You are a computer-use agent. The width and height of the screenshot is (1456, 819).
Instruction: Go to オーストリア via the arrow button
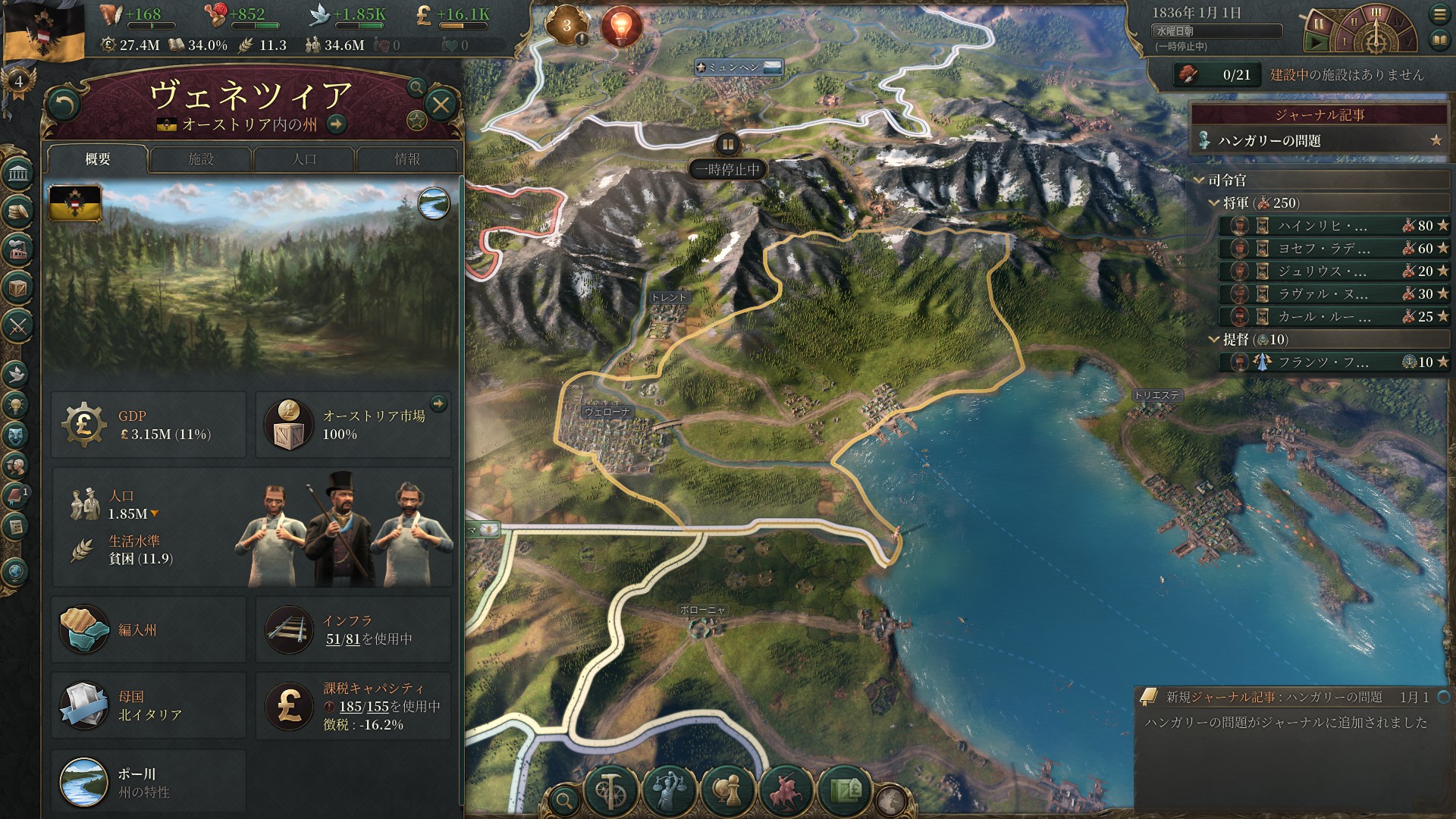tap(337, 124)
